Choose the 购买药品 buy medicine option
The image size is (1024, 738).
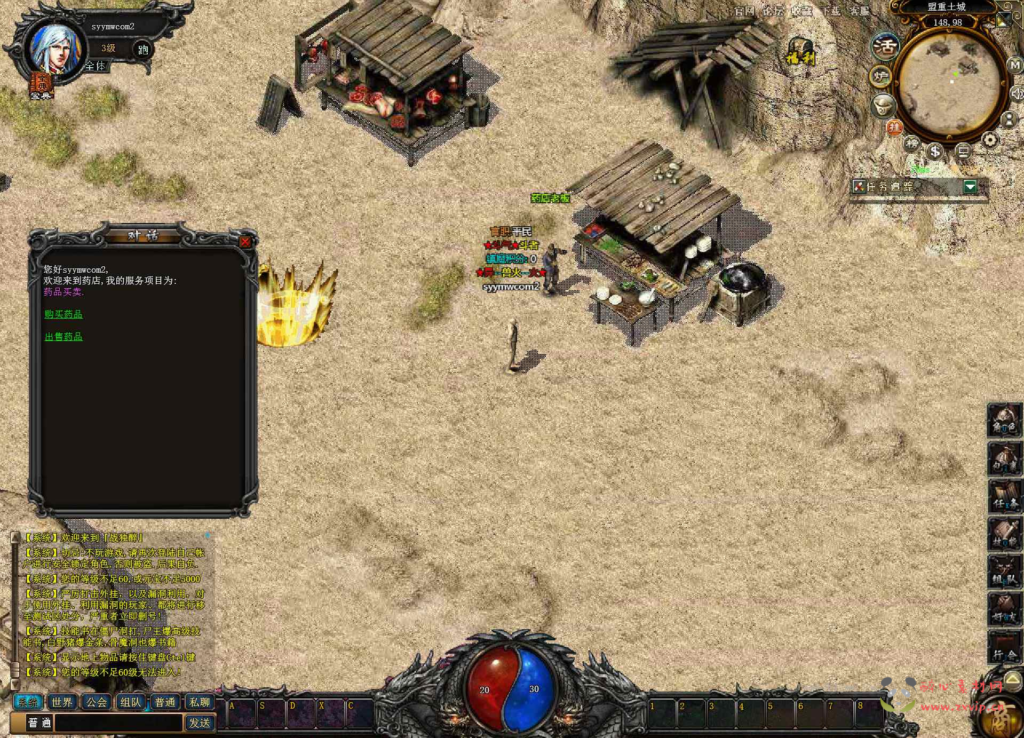63,314
